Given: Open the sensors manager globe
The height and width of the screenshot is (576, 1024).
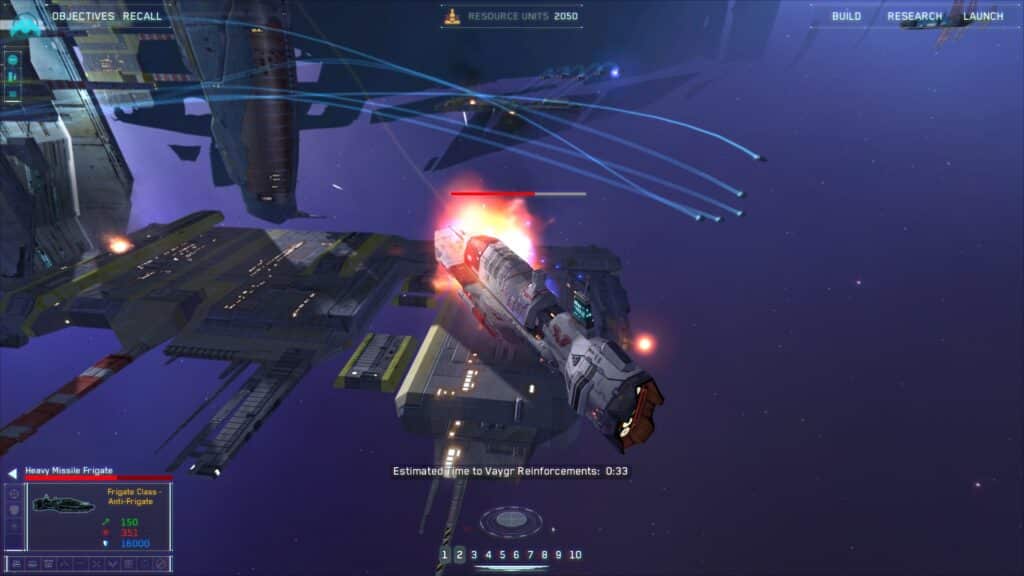Looking at the screenshot, I should click(511, 520).
